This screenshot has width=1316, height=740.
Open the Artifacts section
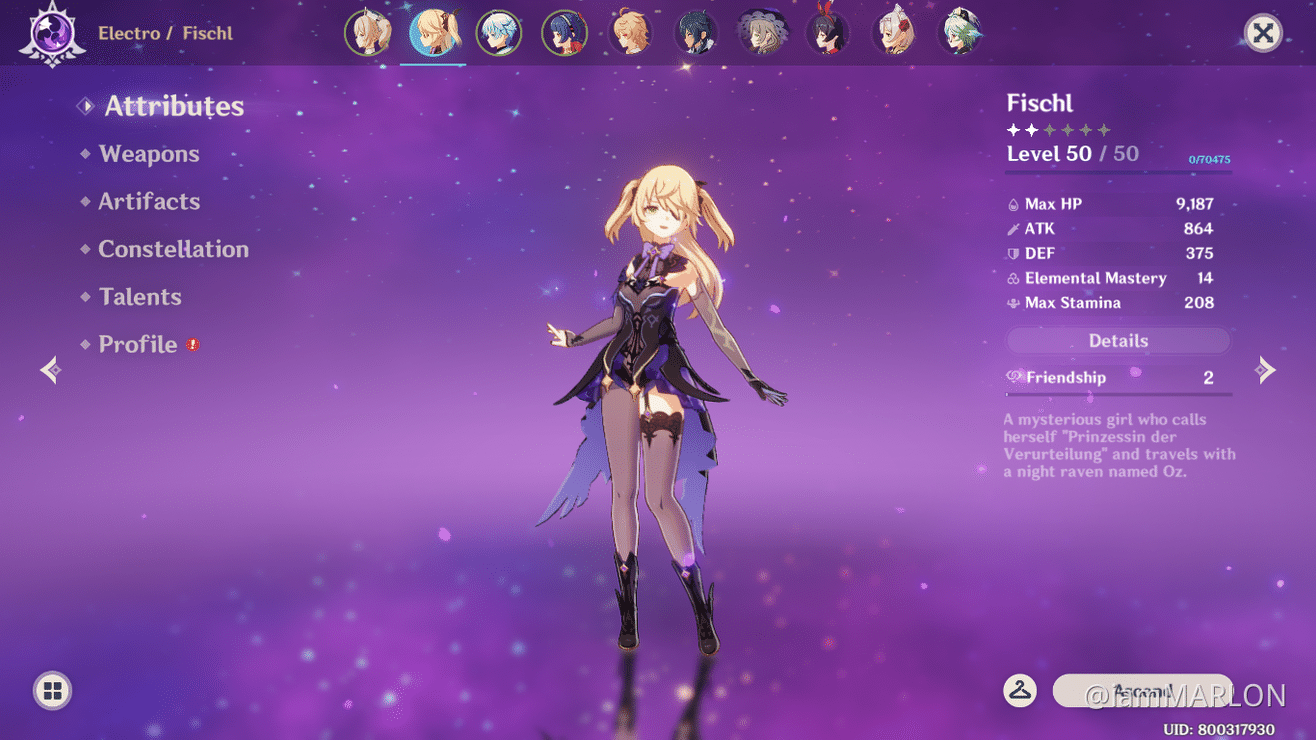(x=149, y=201)
